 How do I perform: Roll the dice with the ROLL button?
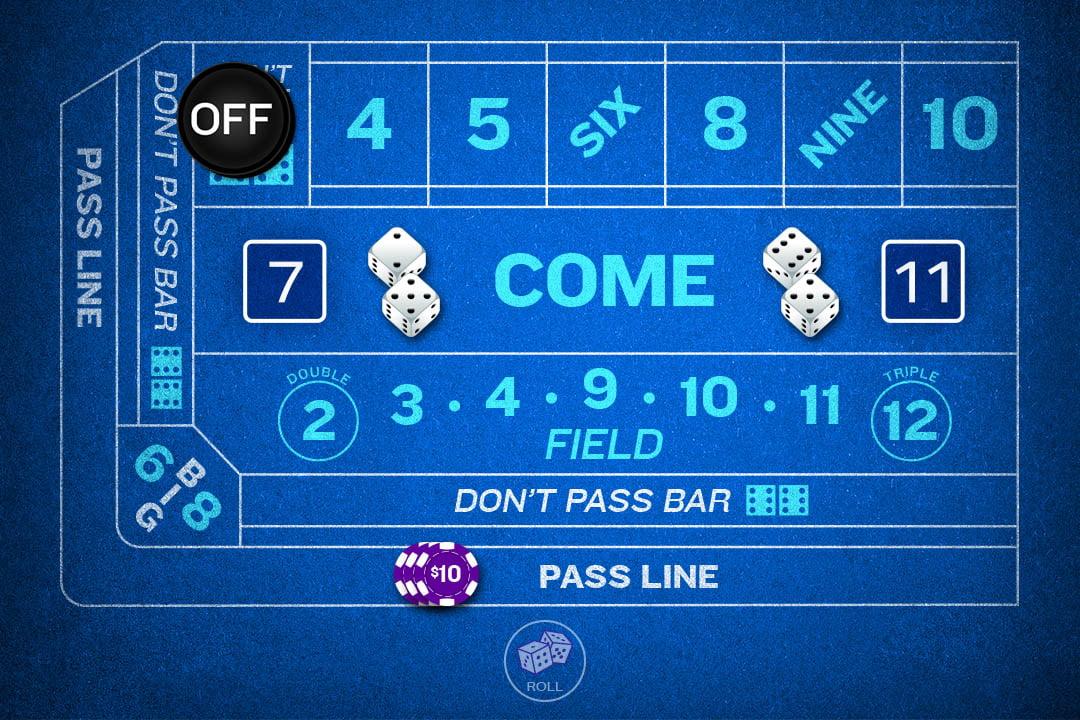540,660
